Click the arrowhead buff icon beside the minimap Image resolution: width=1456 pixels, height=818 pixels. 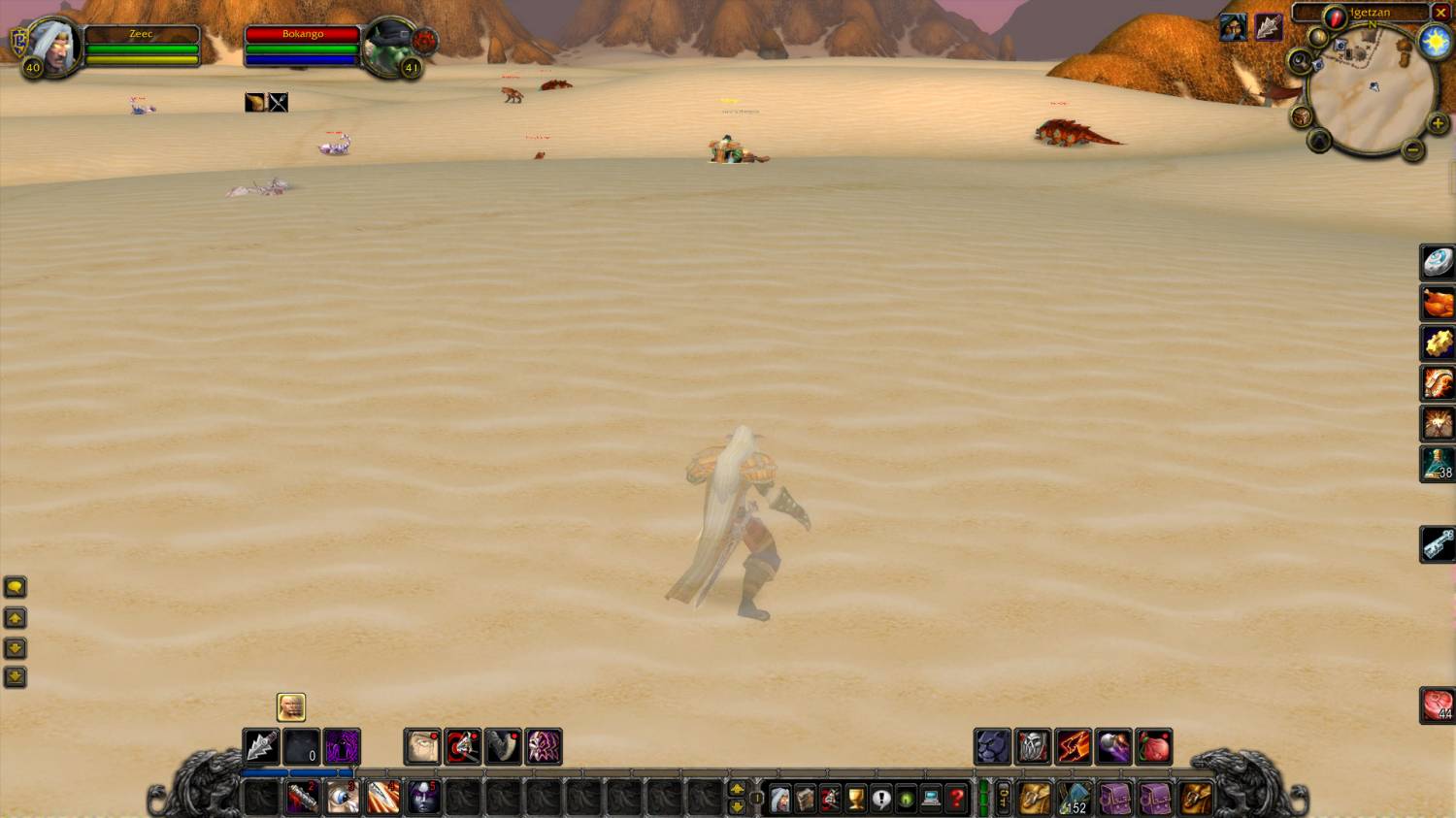coord(1268,27)
